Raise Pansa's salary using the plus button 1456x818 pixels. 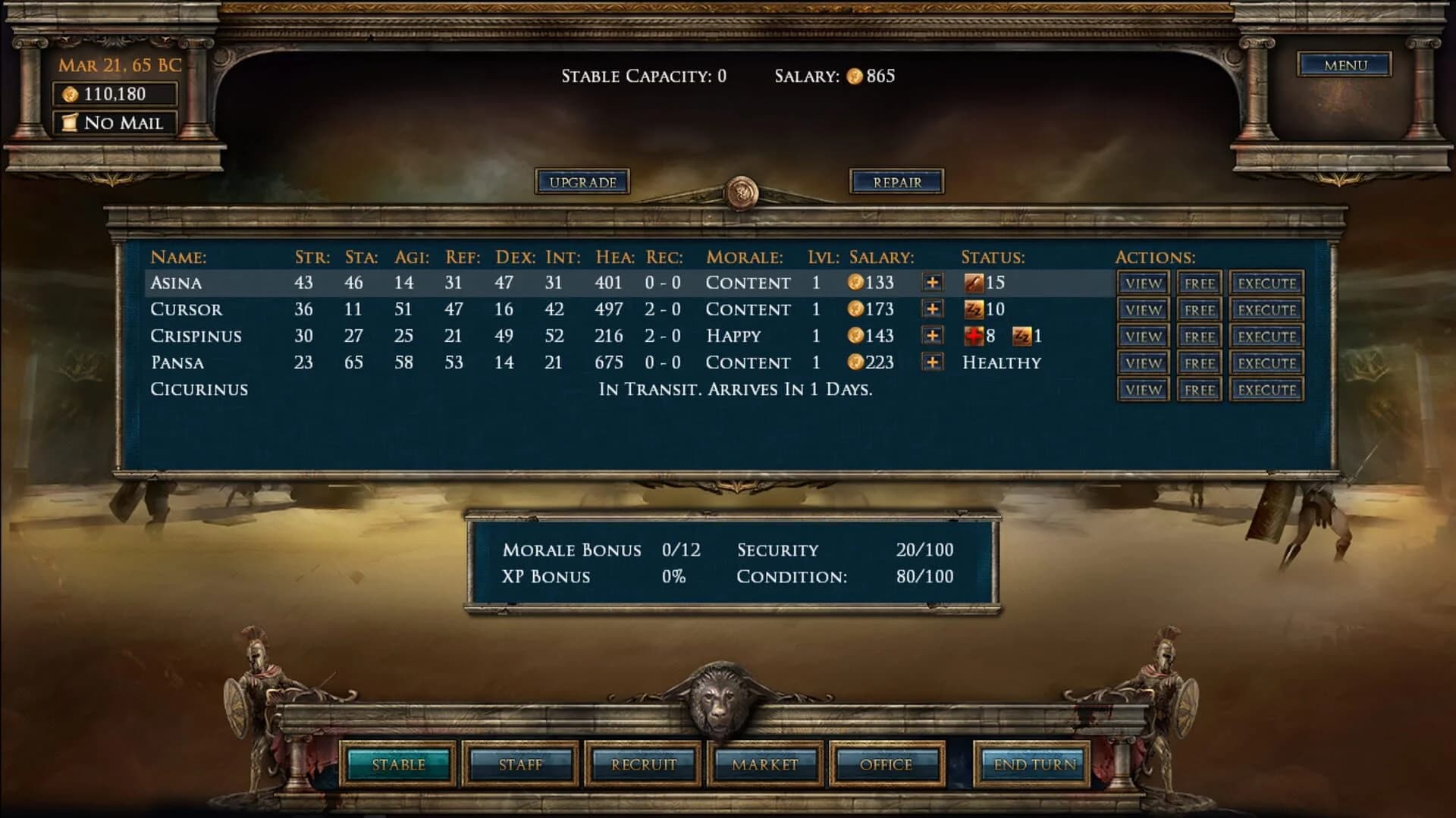coord(933,362)
